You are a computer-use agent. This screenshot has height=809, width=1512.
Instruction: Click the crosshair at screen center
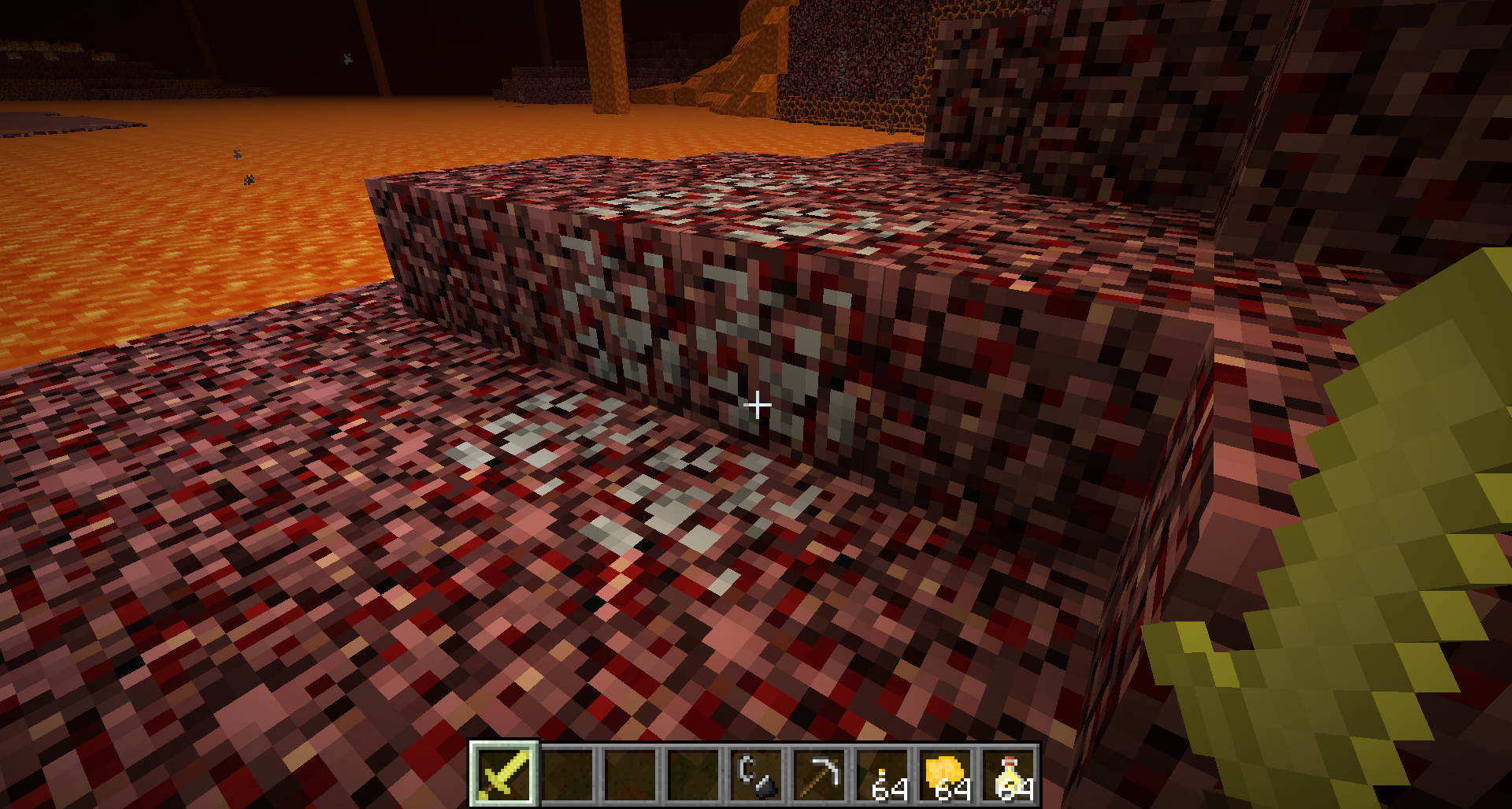pos(758,404)
